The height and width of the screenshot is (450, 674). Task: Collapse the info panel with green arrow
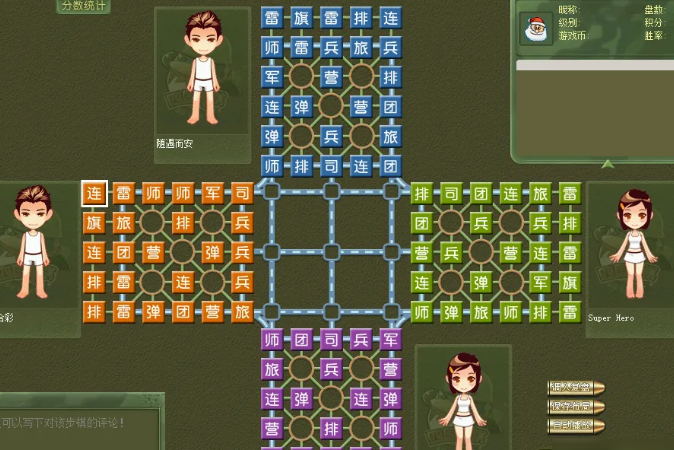tap(607, 164)
